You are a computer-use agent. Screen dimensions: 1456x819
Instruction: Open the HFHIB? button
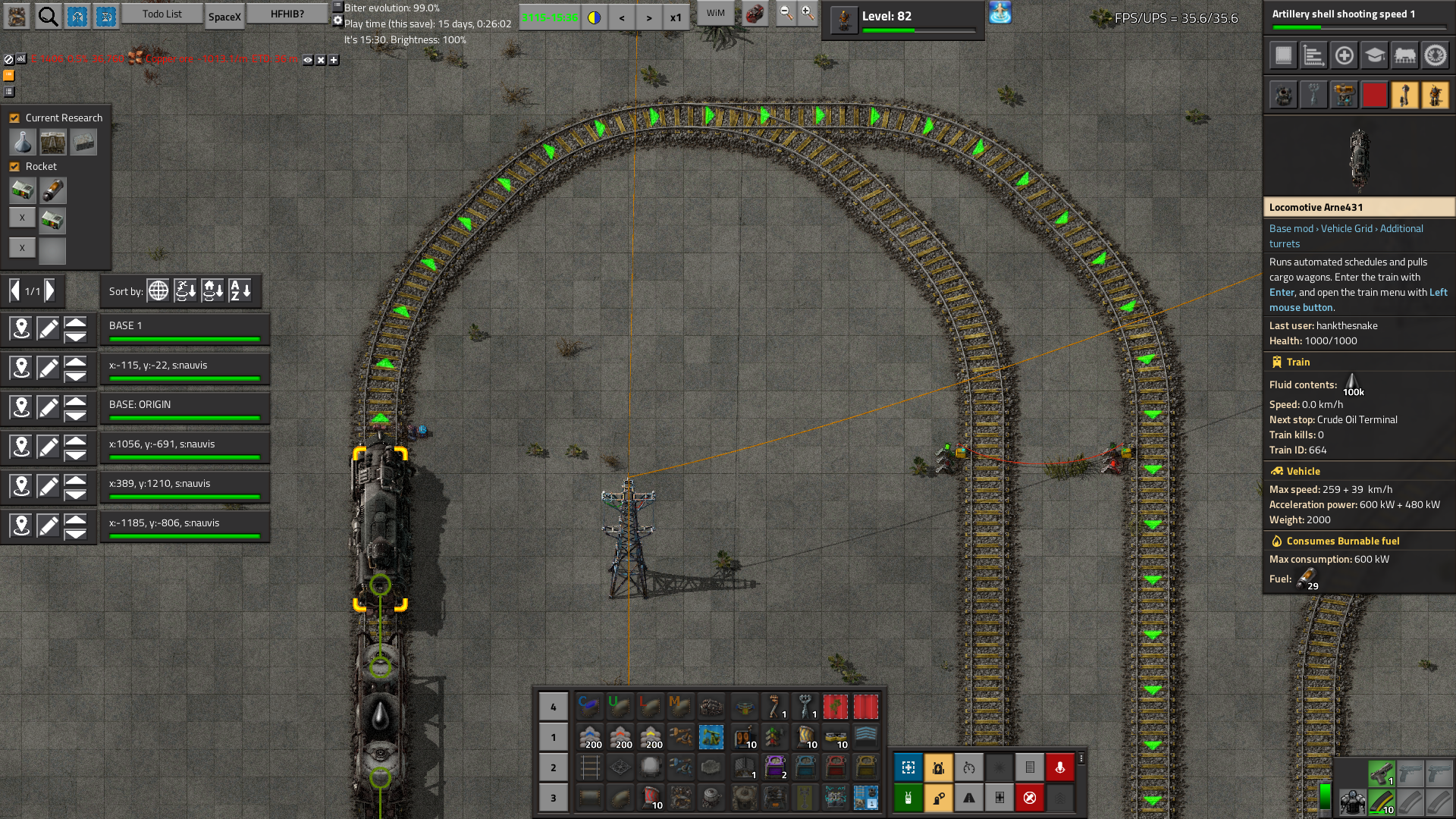(287, 14)
